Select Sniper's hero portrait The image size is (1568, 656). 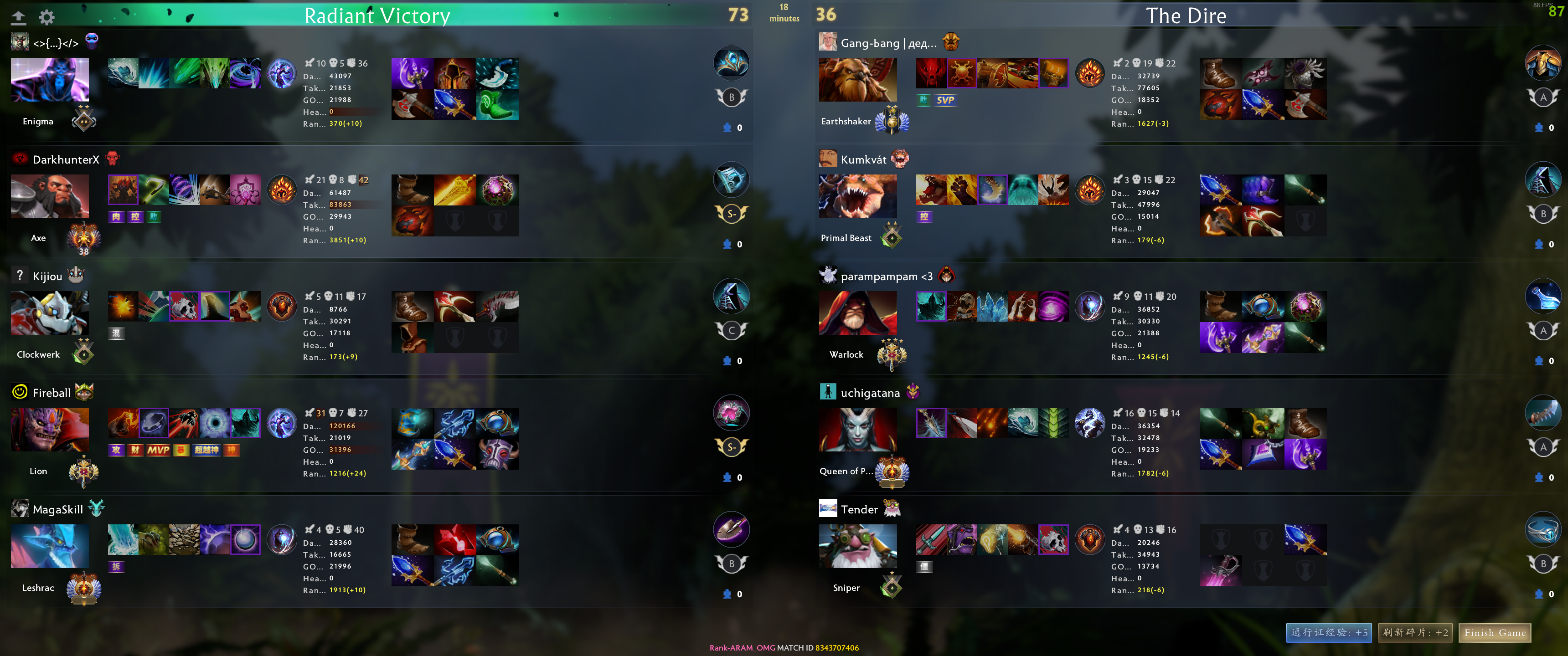pyautogui.click(x=858, y=546)
